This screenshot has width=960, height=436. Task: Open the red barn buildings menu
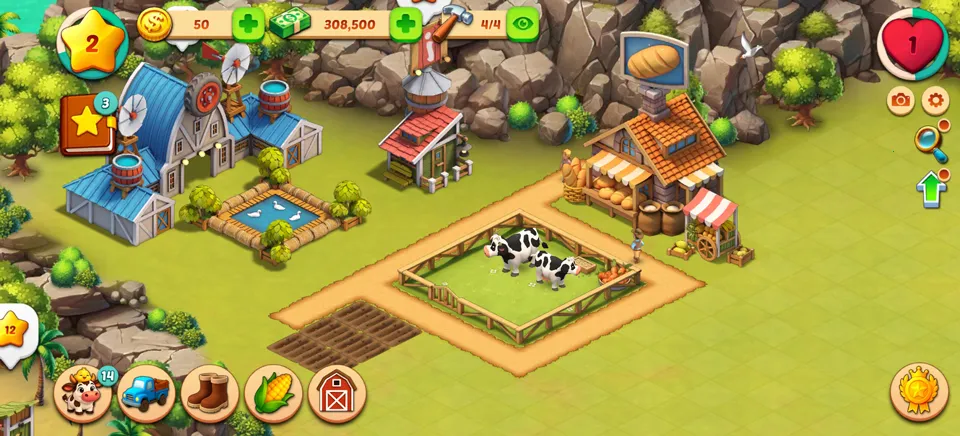coord(337,393)
